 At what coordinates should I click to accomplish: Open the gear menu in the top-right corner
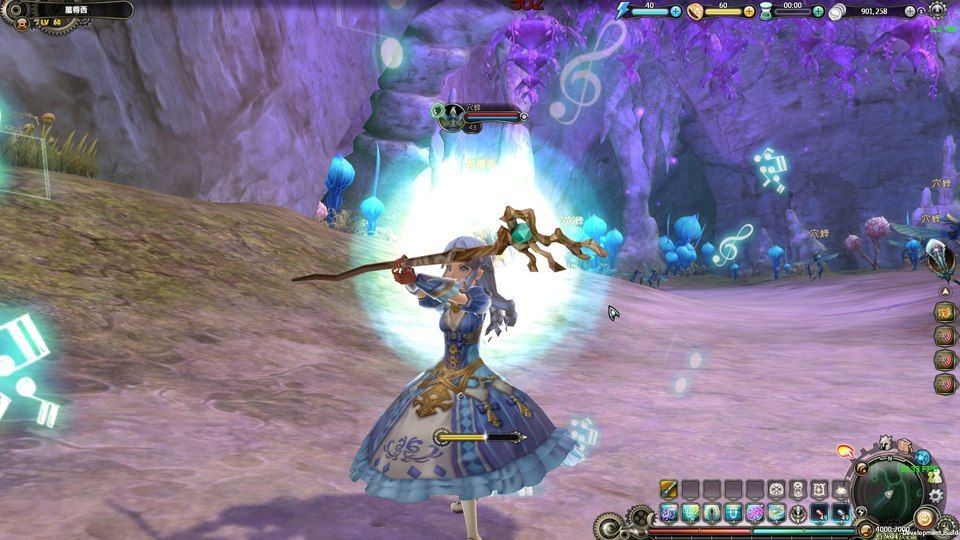[x=937, y=10]
